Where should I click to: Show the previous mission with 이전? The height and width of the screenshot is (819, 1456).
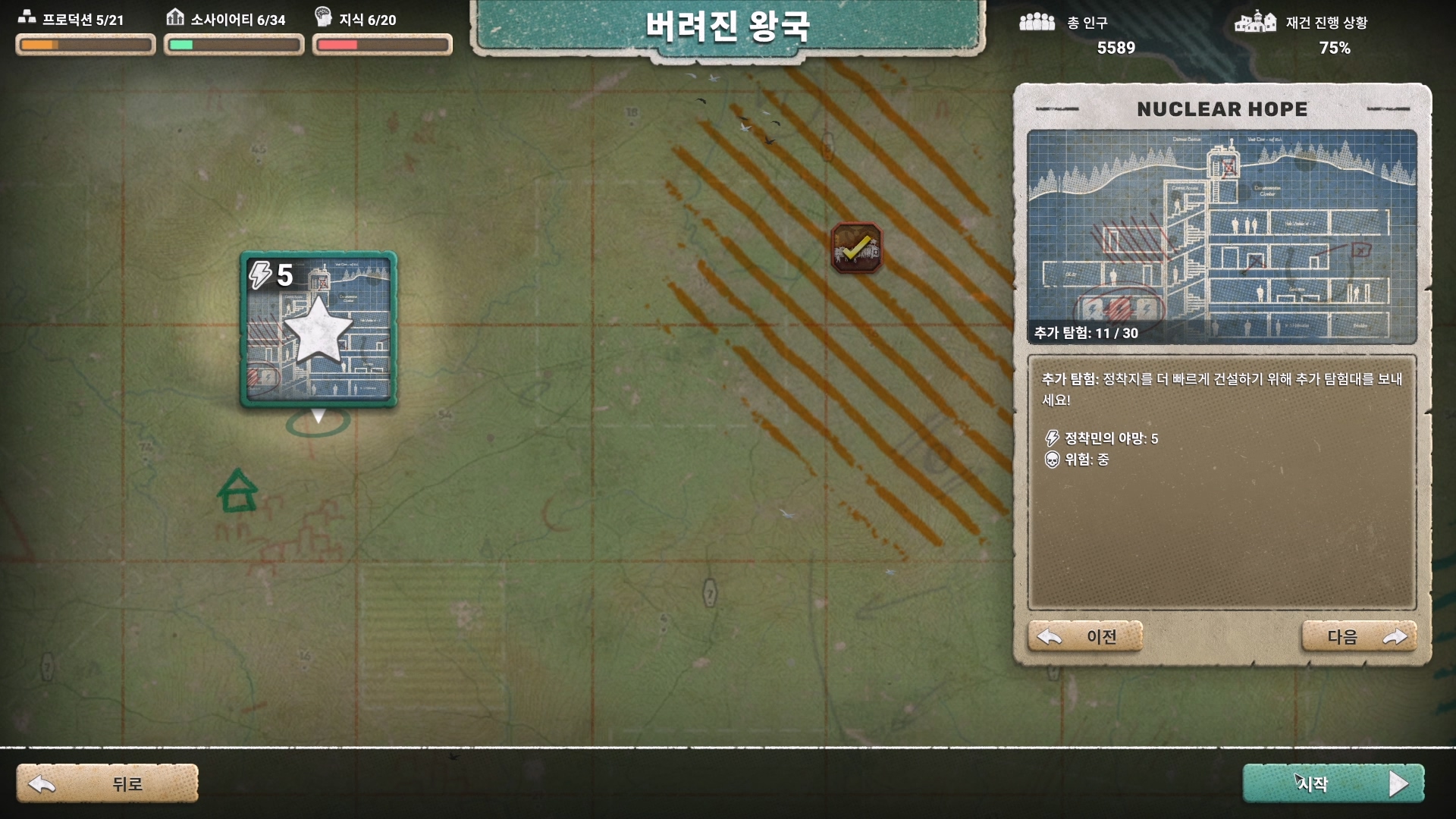1084,637
